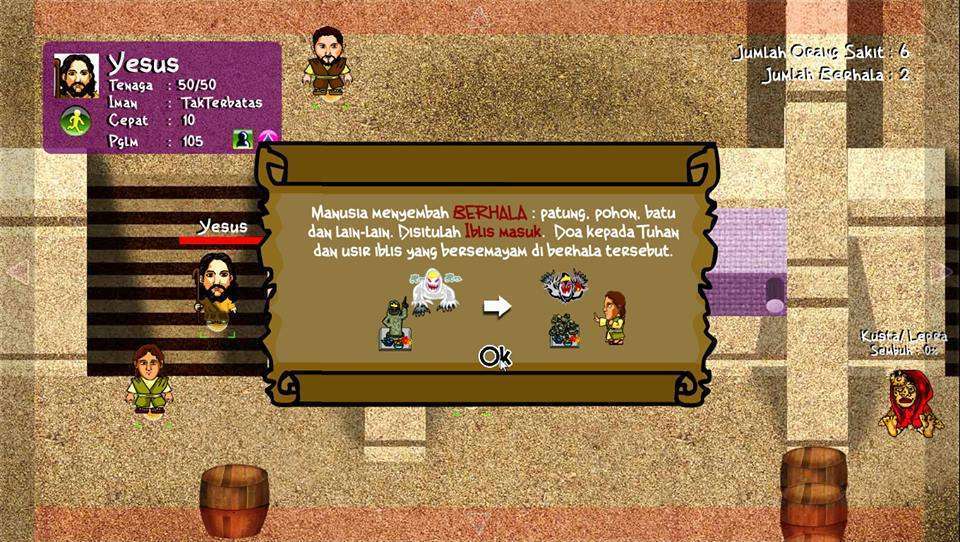
Task: Confirm the berhala tutorial with Ok
Action: click(x=495, y=356)
